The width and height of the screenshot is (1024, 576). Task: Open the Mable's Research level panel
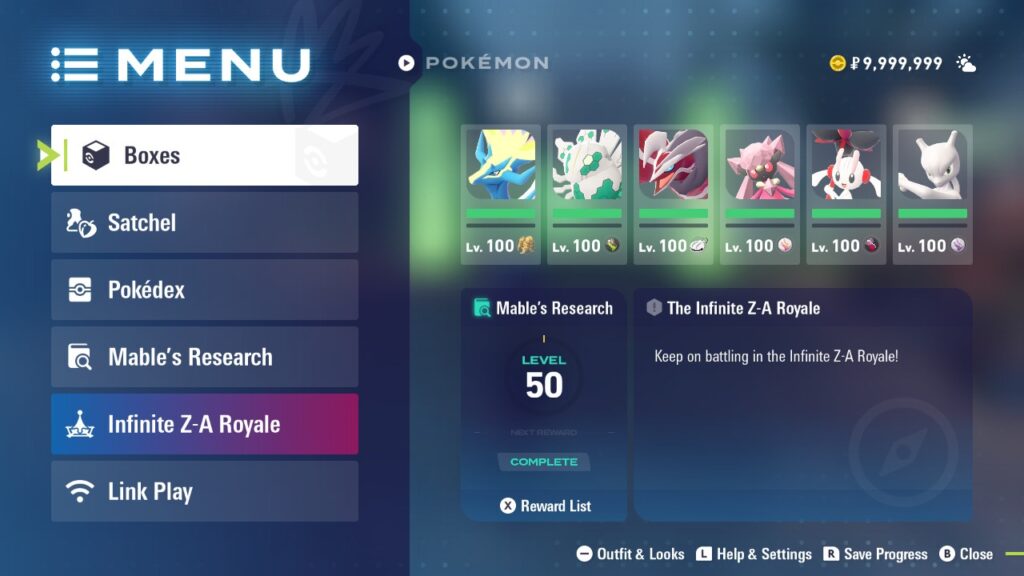click(x=544, y=390)
